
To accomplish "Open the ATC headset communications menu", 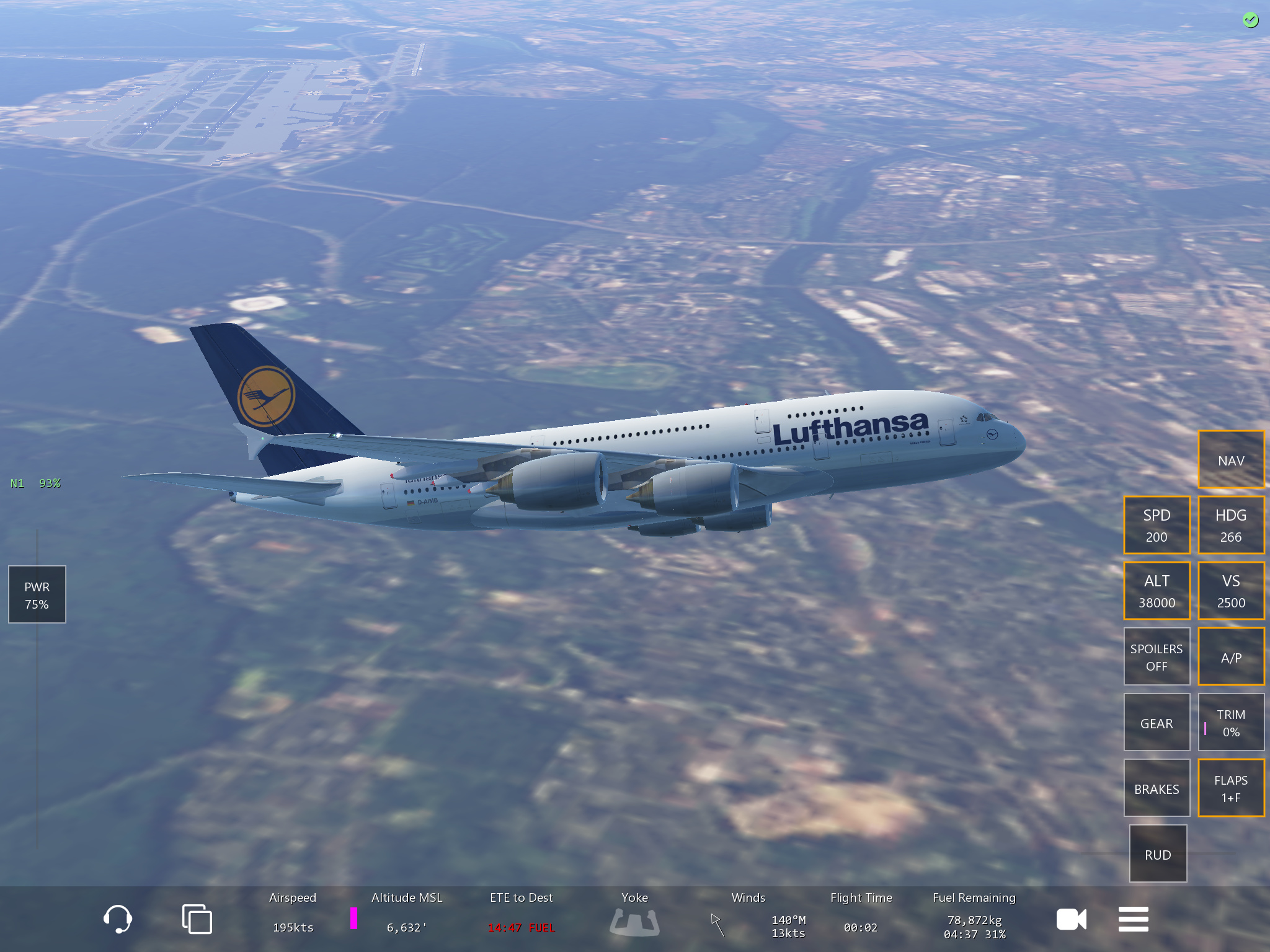I will [117, 919].
